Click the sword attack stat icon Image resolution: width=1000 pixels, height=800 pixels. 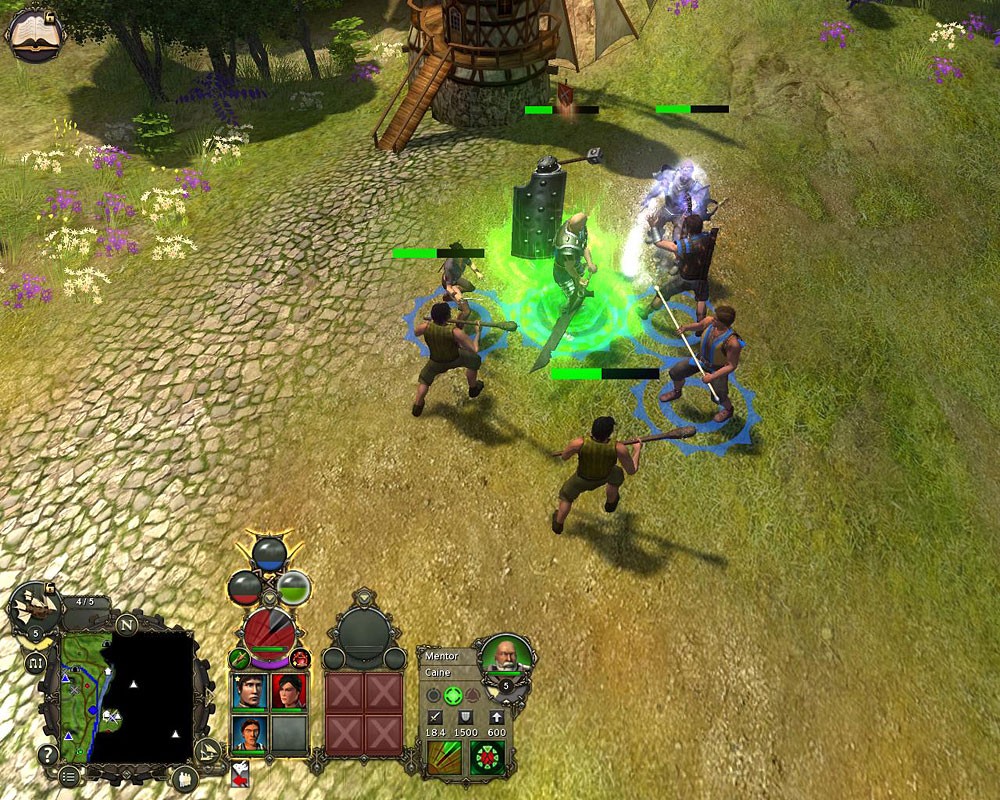click(436, 716)
